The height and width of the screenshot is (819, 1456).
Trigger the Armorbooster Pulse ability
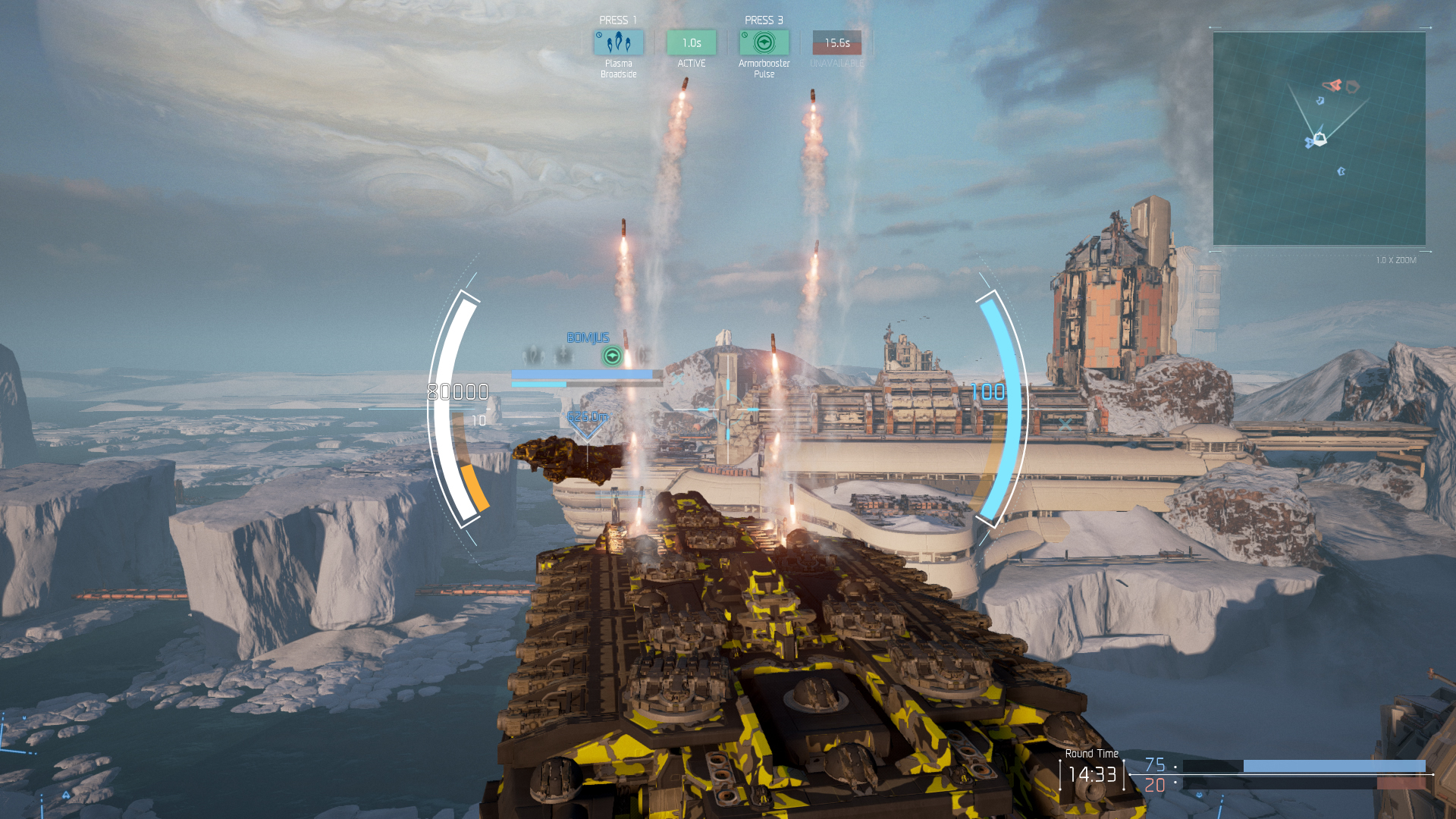pyautogui.click(x=764, y=42)
